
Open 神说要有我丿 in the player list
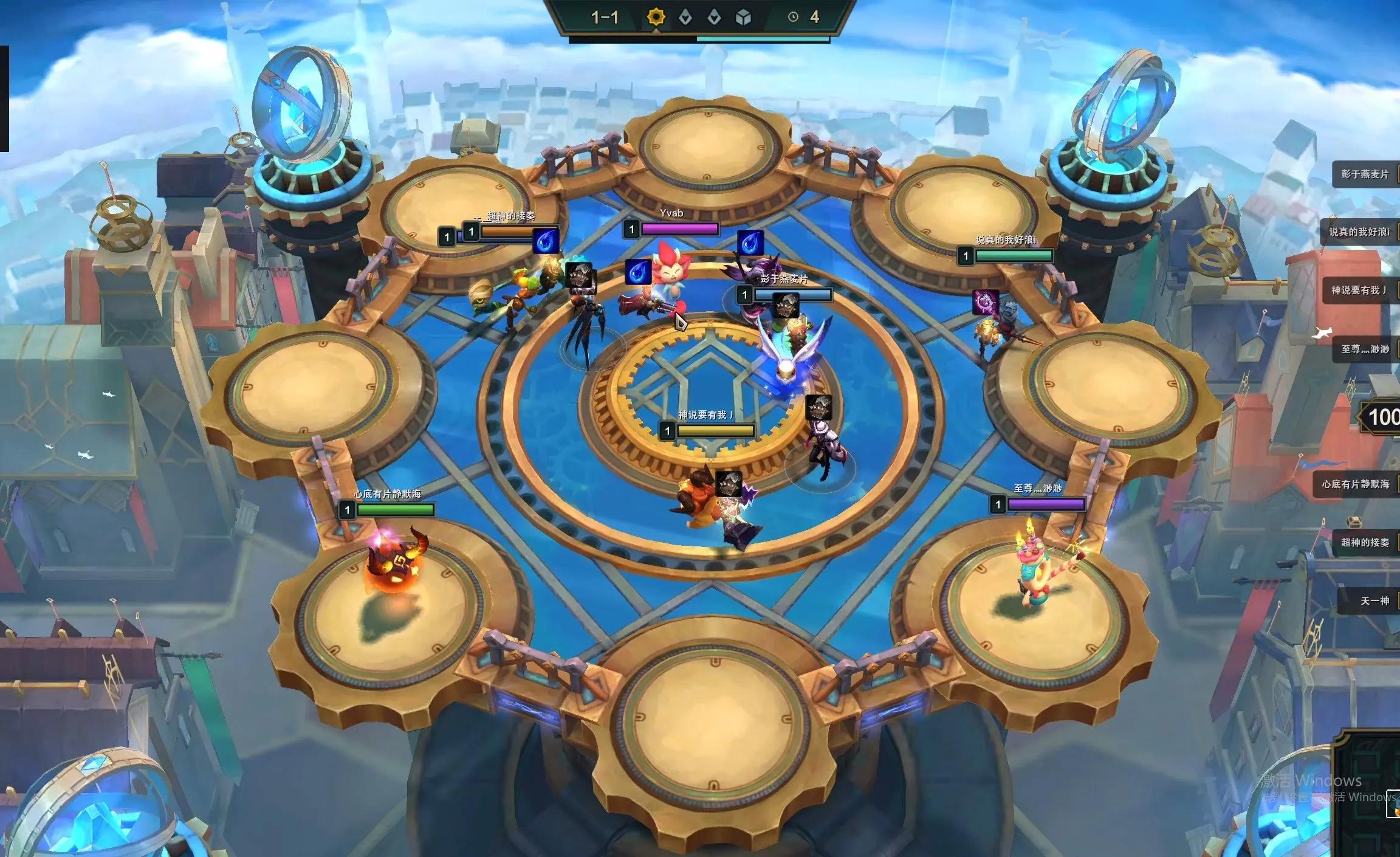tap(1360, 291)
